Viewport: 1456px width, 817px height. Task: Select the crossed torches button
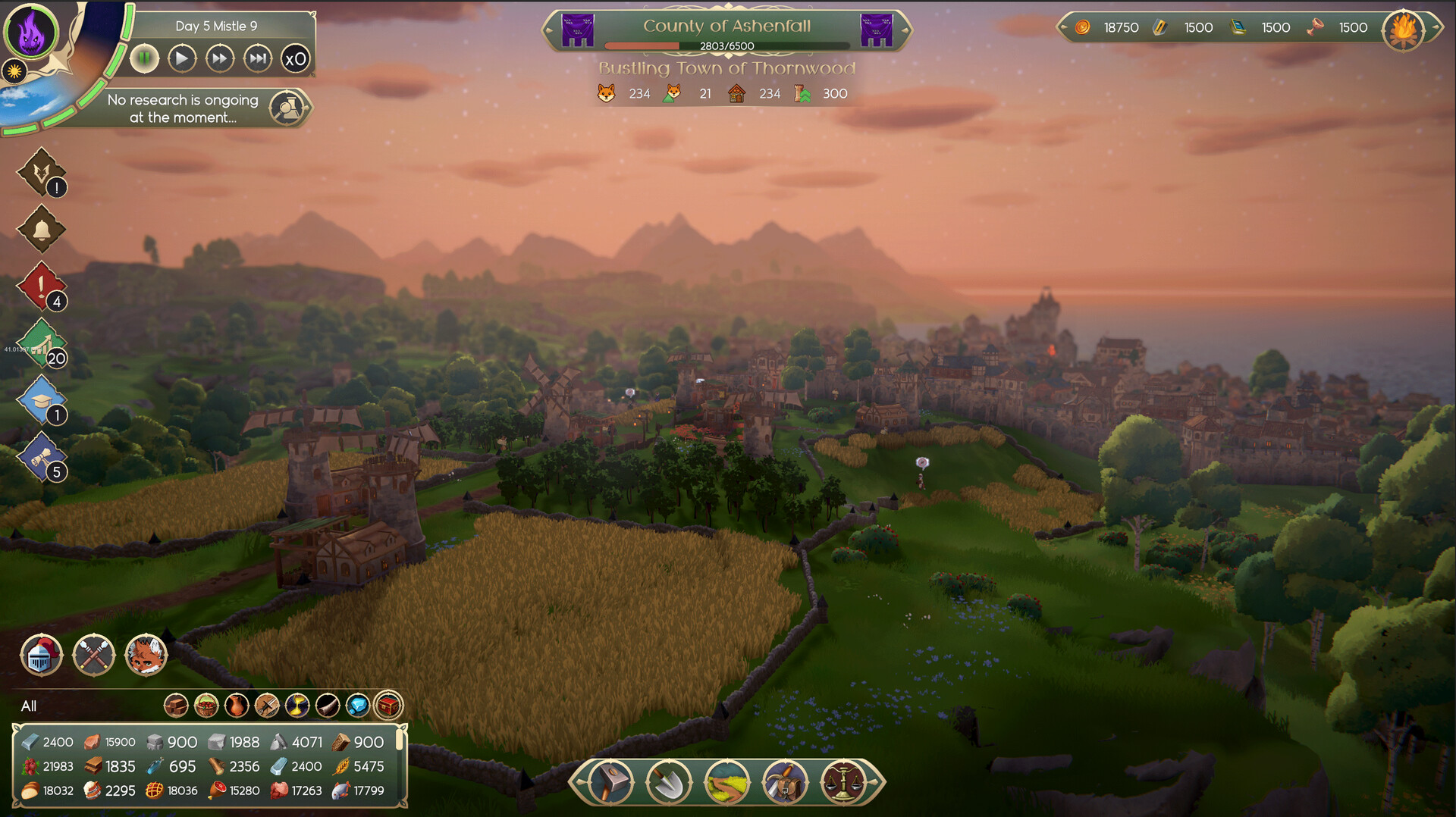click(94, 655)
